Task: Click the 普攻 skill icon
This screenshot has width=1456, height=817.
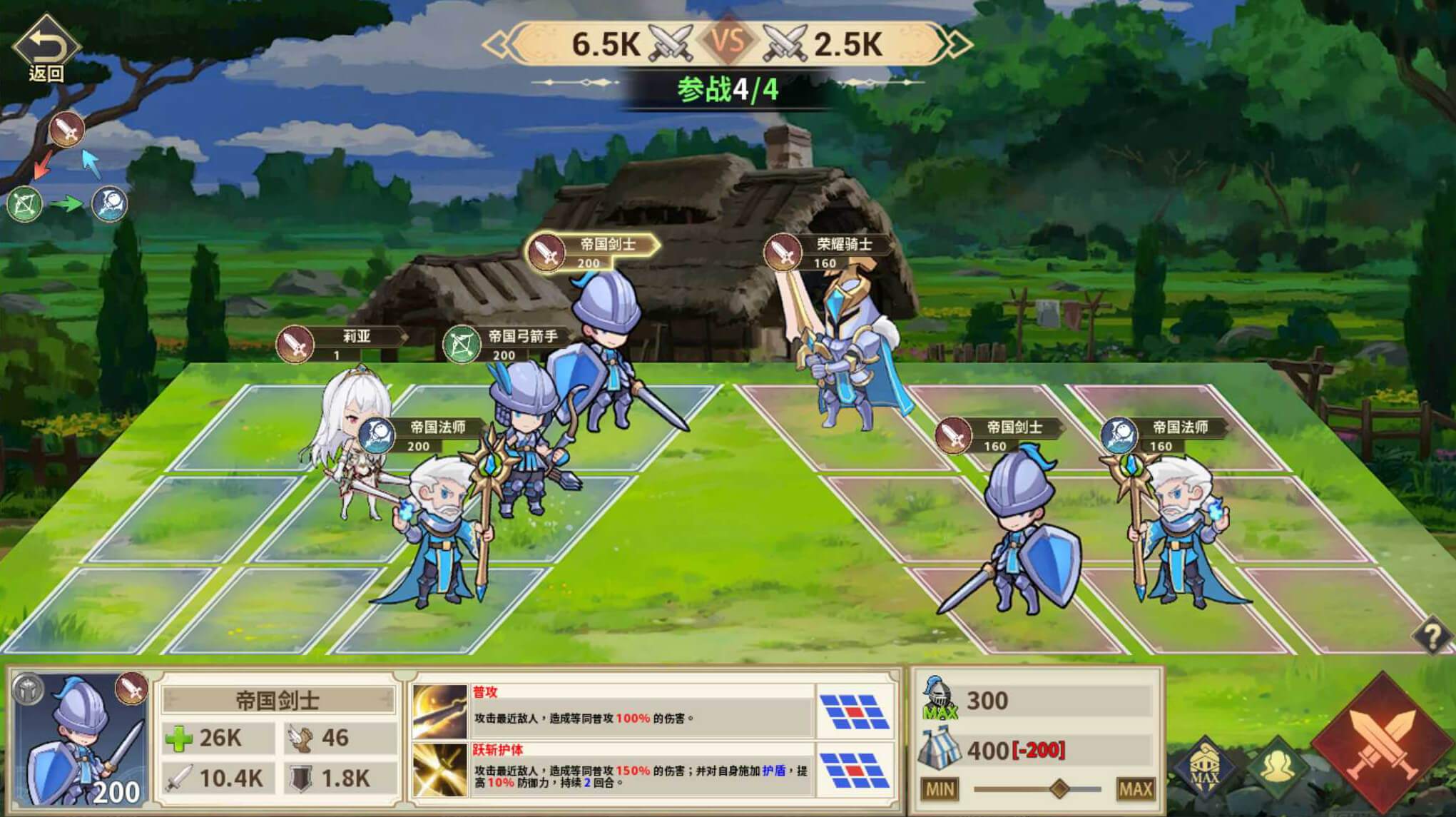Action: click(440, 711)
